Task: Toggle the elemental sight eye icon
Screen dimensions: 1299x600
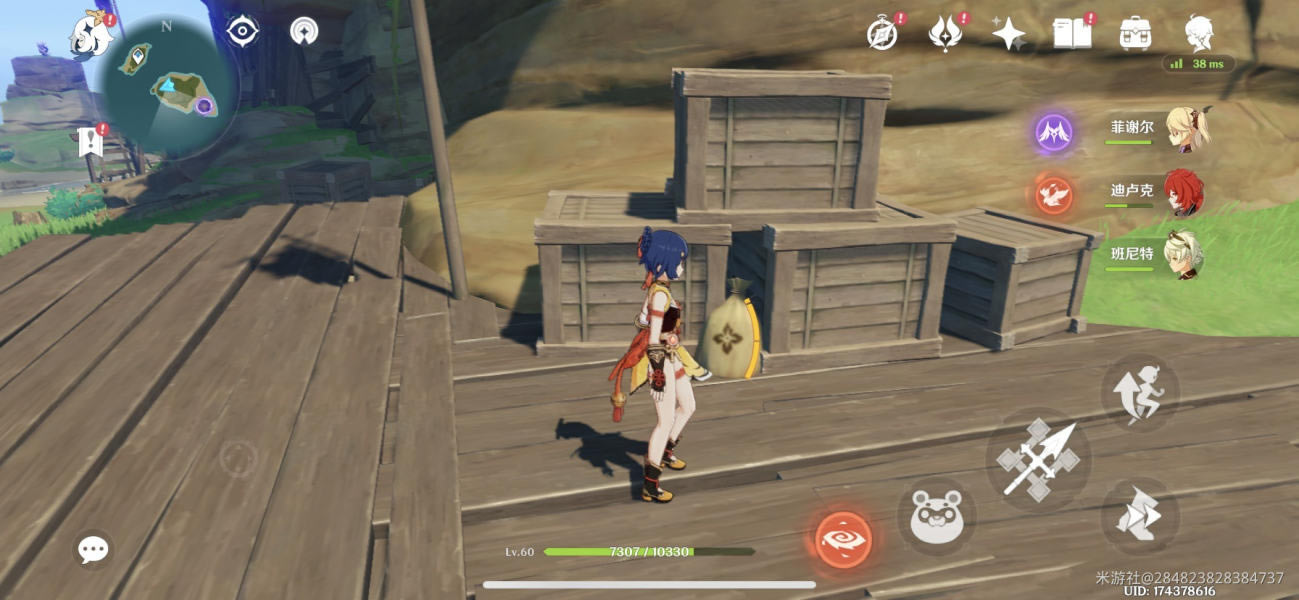Action: click(242, 31)
